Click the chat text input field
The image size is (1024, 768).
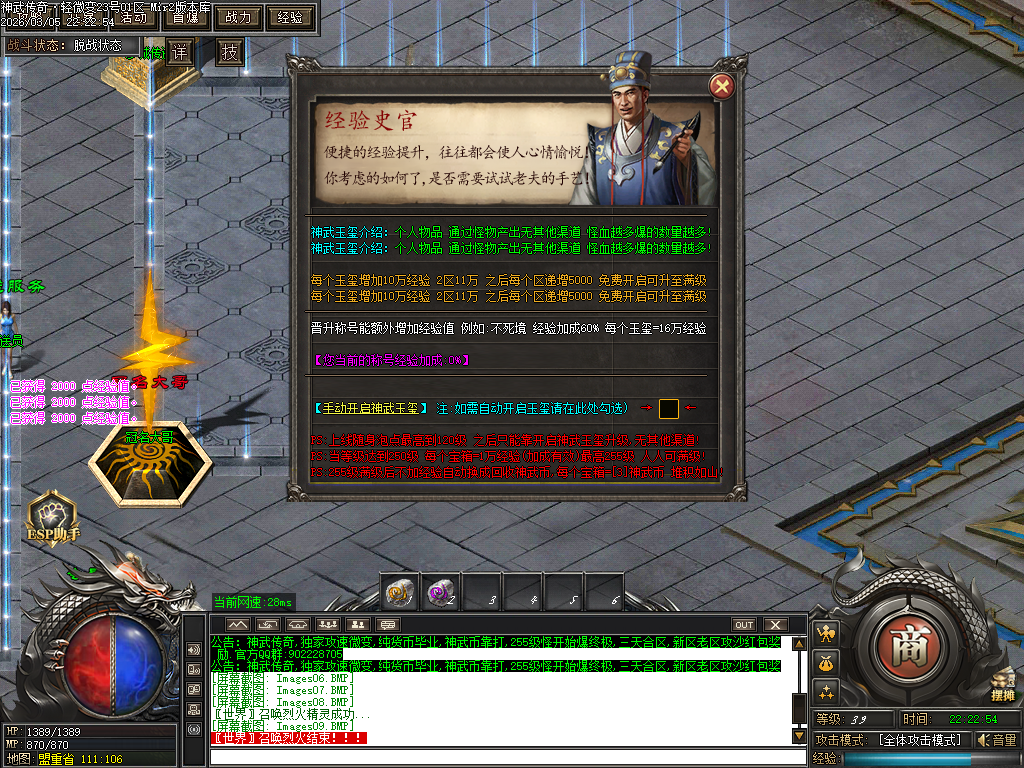tap(500, 757)
